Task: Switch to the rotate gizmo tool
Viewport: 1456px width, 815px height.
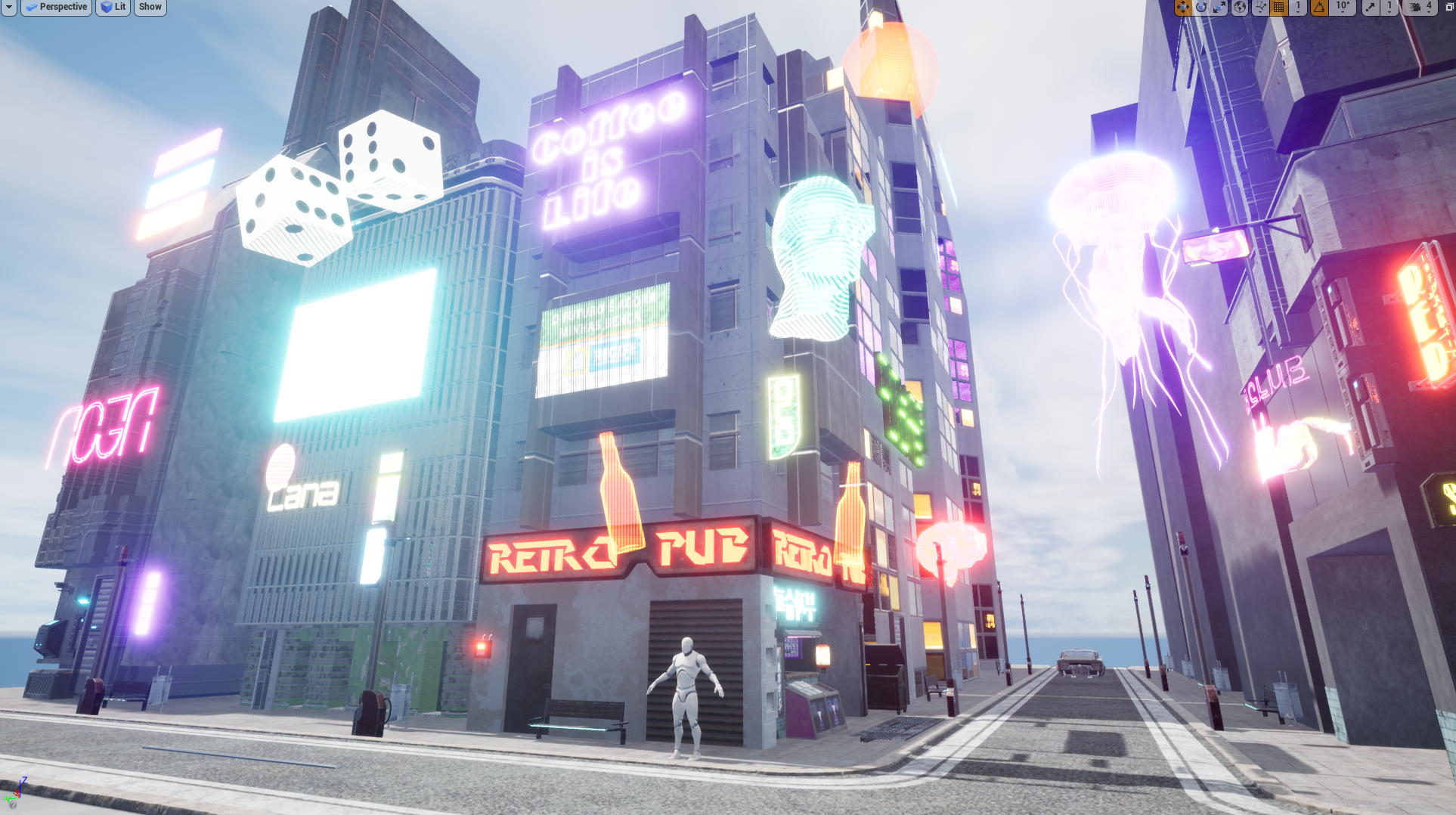Action: tap(1201, 7)
